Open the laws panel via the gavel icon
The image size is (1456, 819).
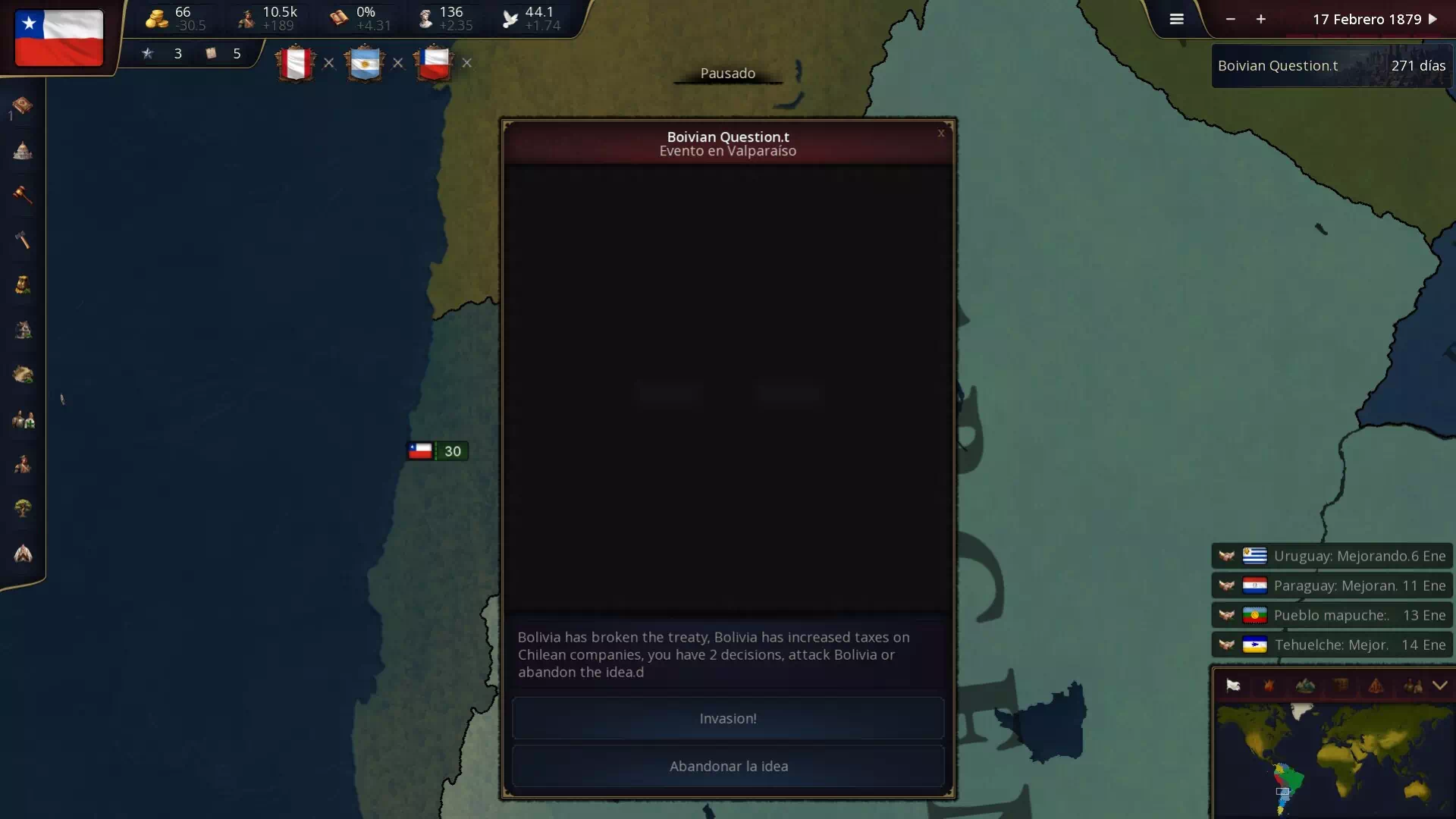click(x=22, y=196)
